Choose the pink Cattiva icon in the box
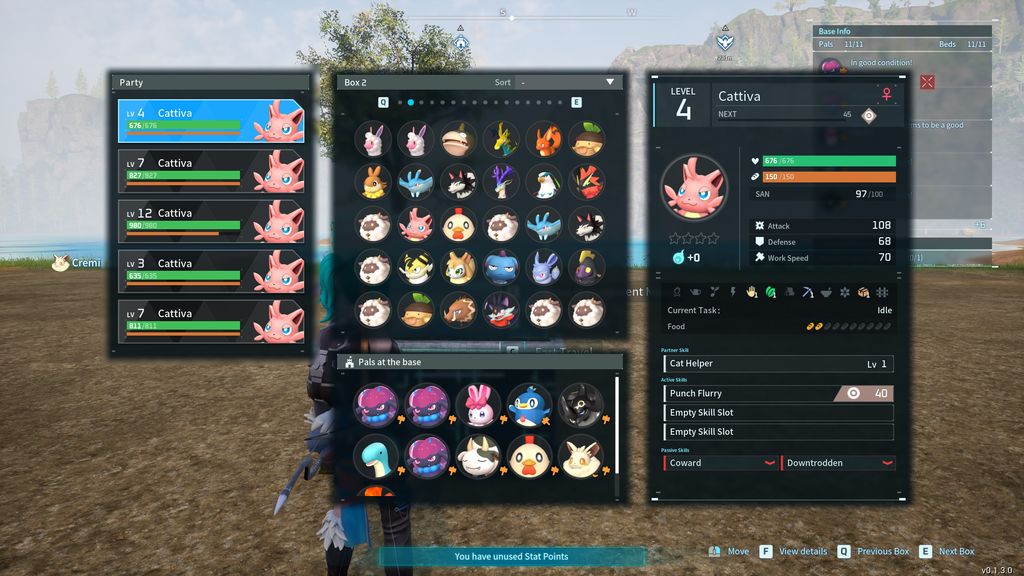The height and width of the screenshot is (576, 1024). (415, 225)
